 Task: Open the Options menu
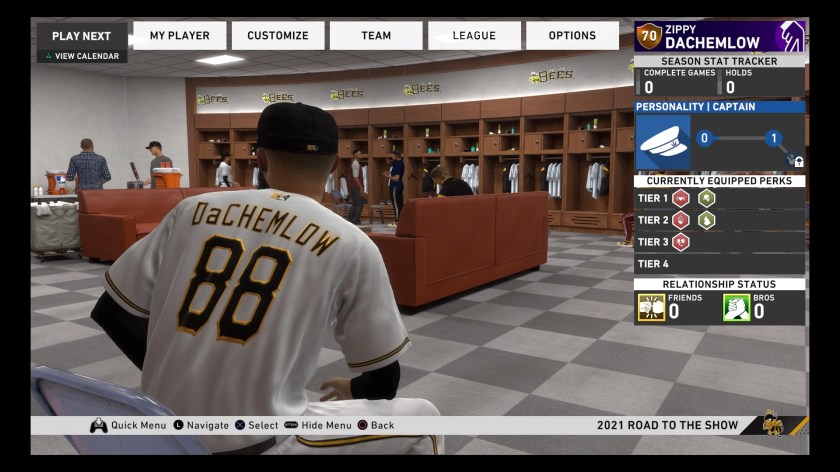(x=572, y=36)
